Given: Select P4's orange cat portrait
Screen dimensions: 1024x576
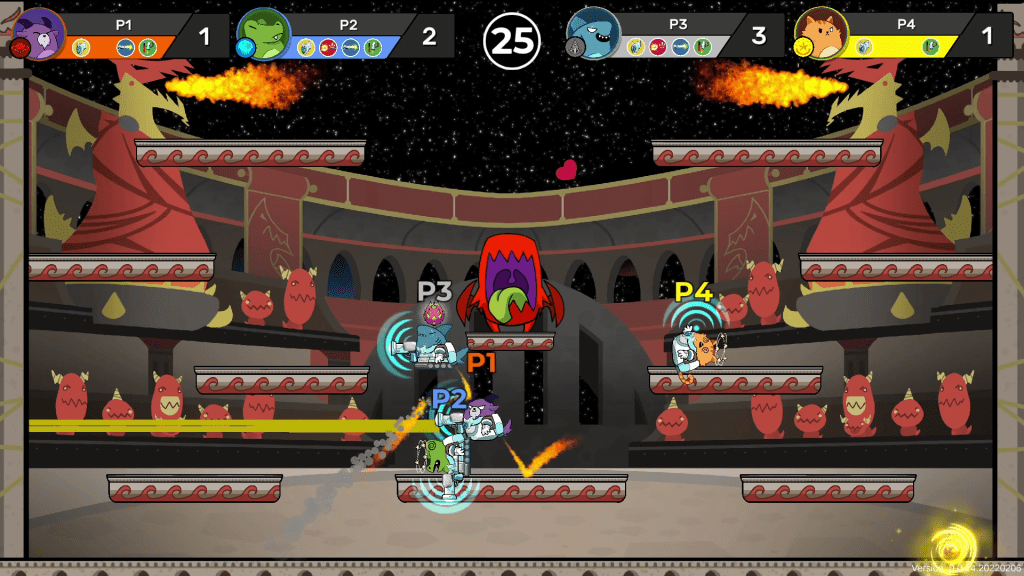Looking at the screenshot, I should [821, 32].
